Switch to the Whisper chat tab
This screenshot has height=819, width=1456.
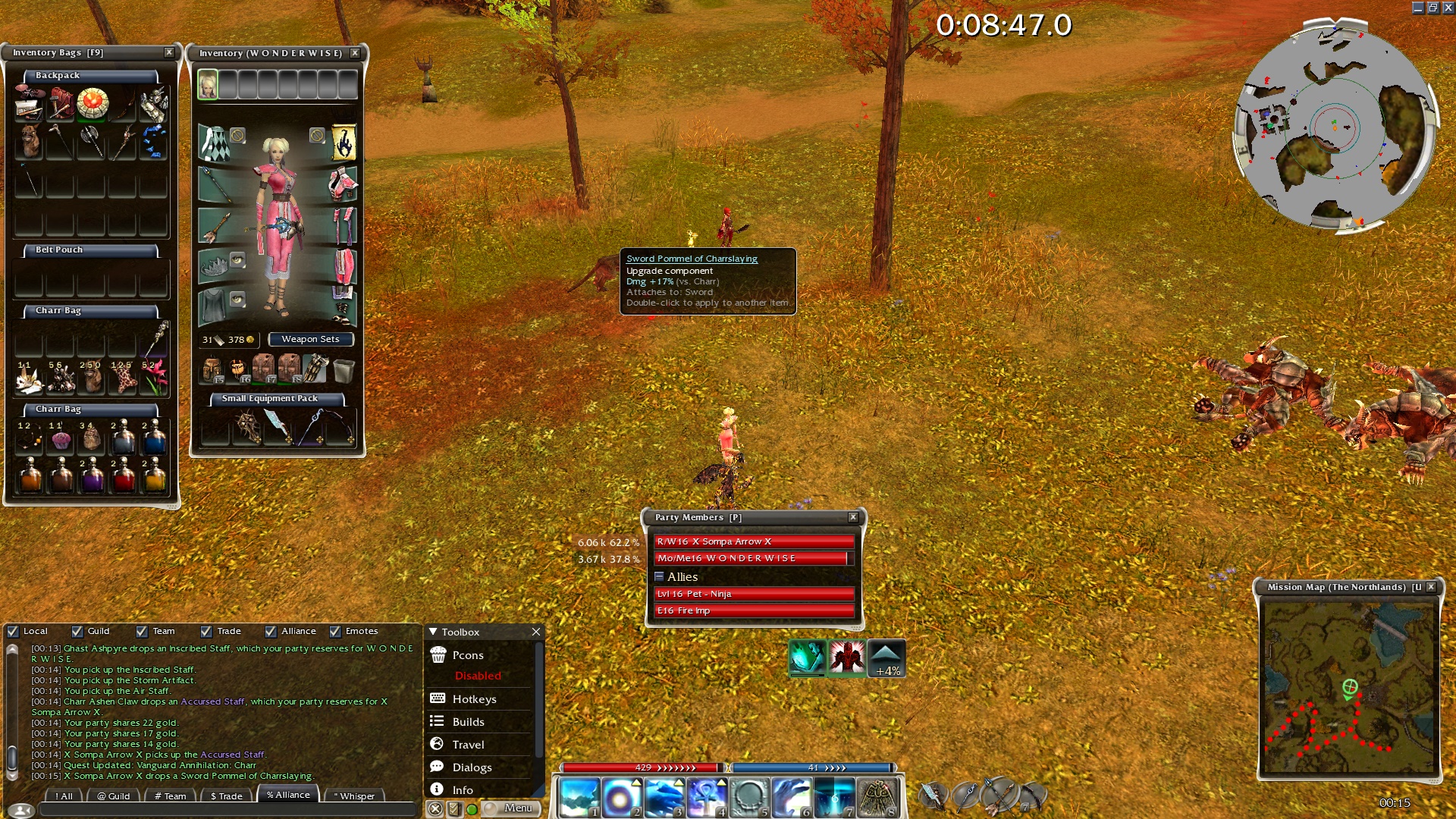click(354, 796)
